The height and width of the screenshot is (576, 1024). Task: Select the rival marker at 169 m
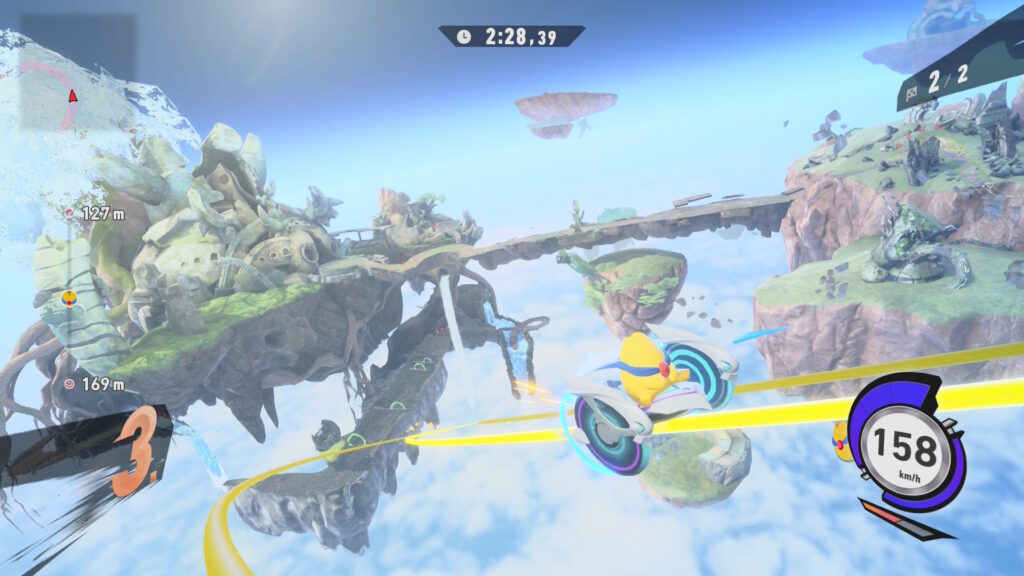point(69,383)
